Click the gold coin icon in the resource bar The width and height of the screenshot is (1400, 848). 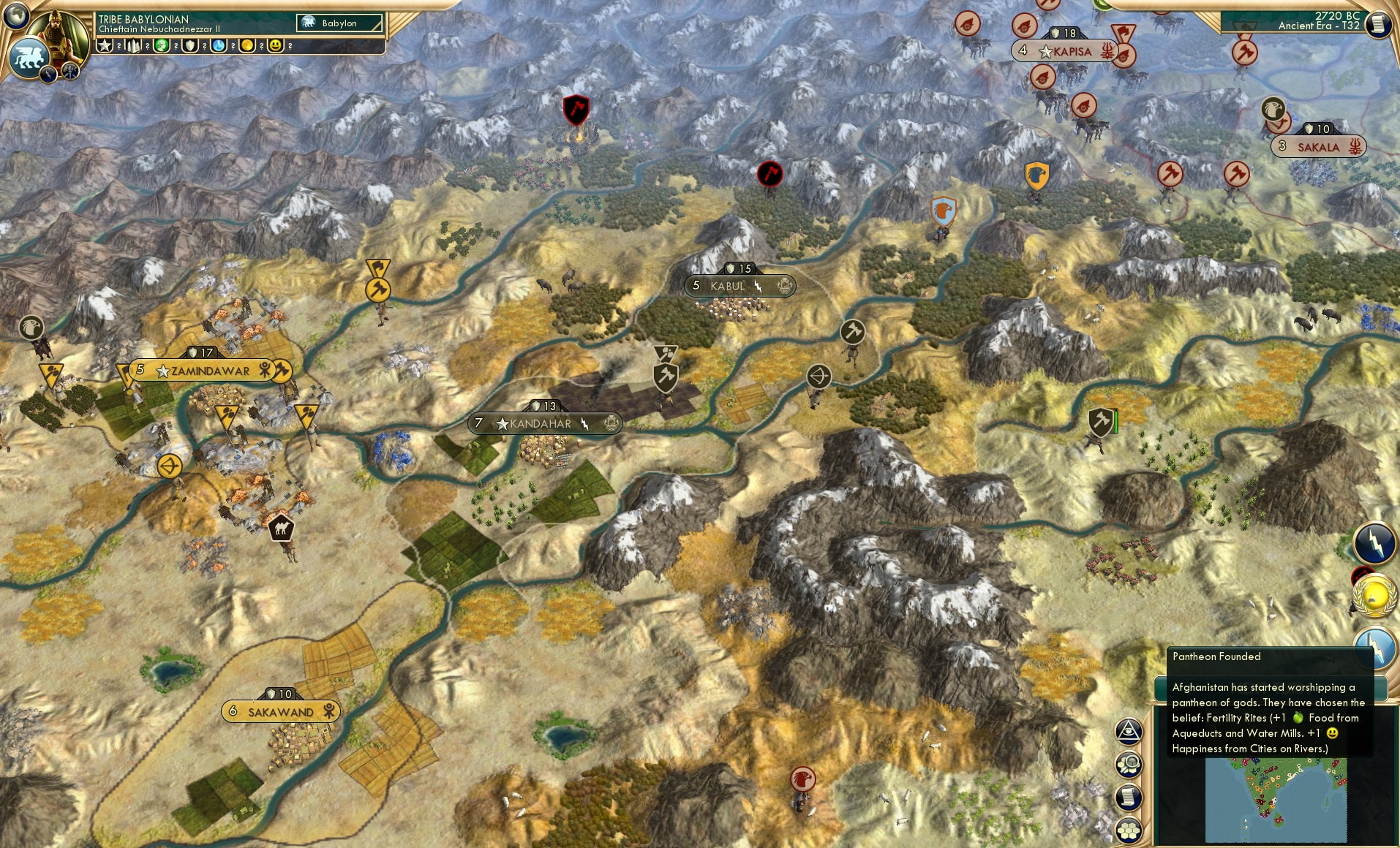pyautogui.click(x=246, y=47)
